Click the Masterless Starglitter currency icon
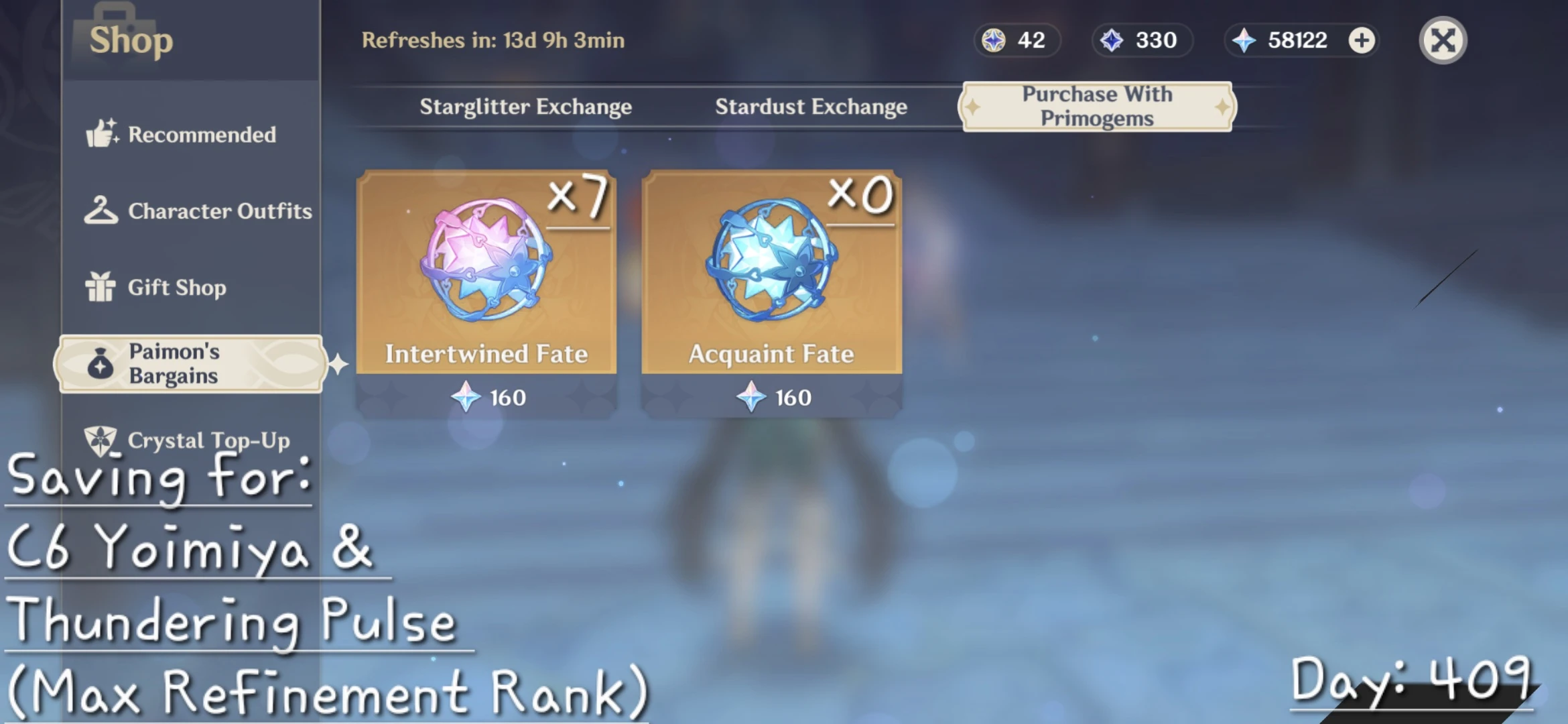Image resolution: width=1568 pixels, height=724 pixels. [x=992, y=40]
